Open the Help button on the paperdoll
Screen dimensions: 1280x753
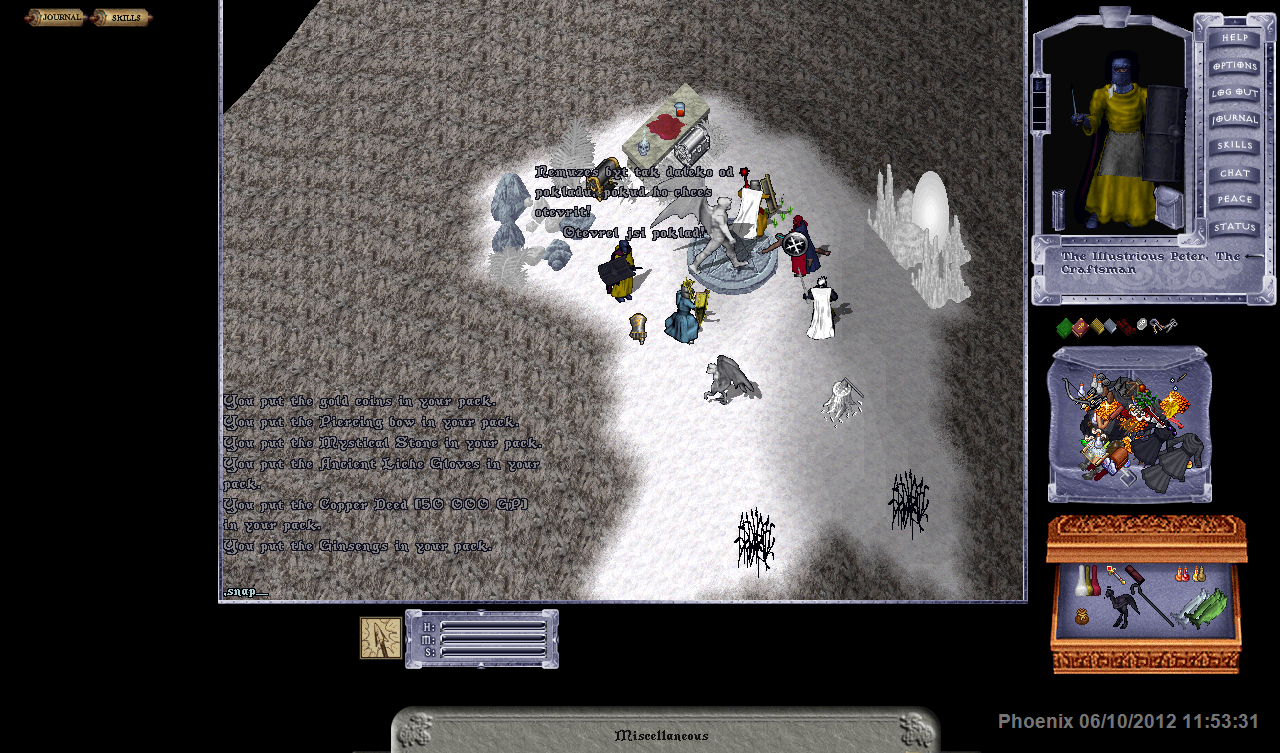coord(1234,38)
